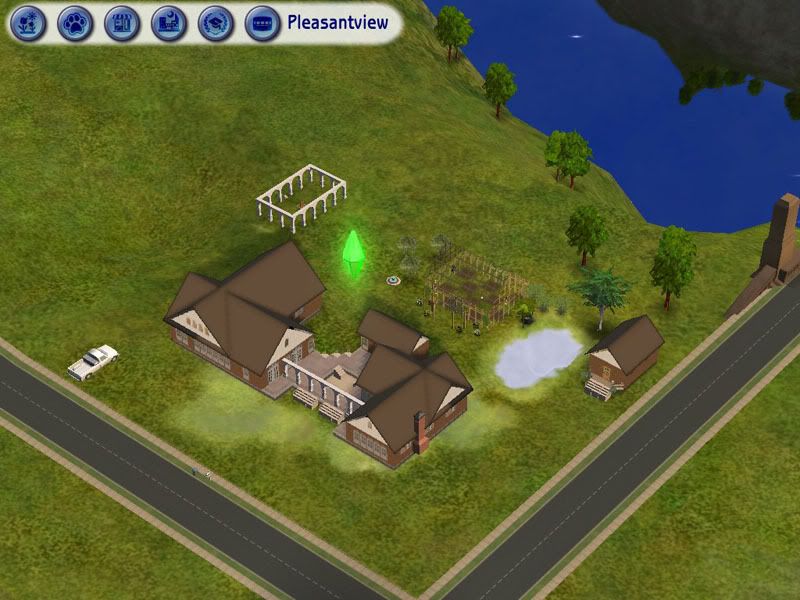Click the rectangular panel icon beside Pleasantview
The height and width of the screenshot is (600, 800).
pyautogui.click(x=262, y=22)
